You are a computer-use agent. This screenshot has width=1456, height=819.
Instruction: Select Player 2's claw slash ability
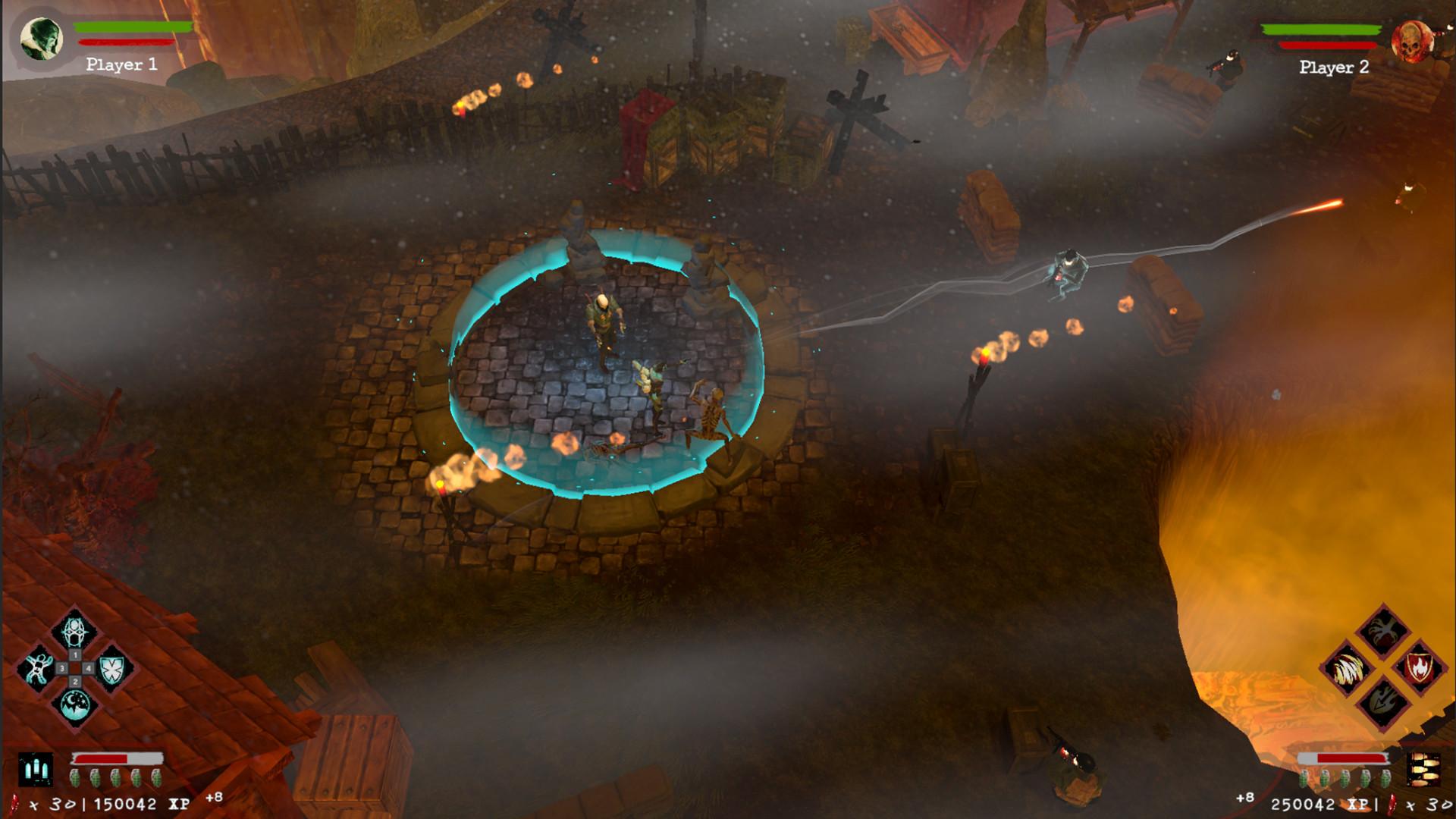[x=1350, y=670]
